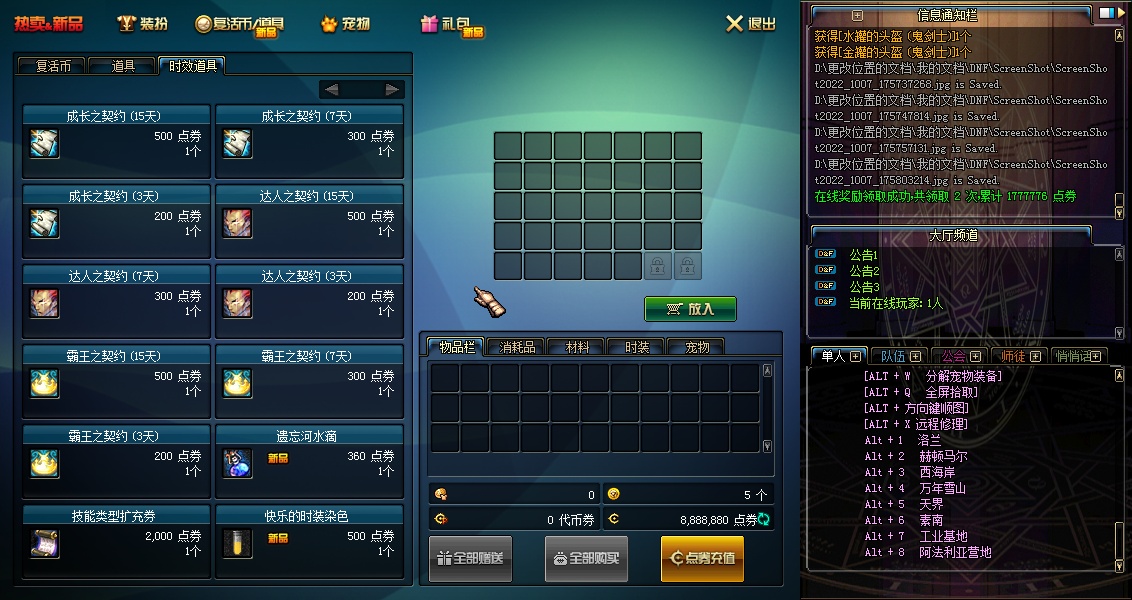Switch to the 道具 tab
This screenshot has width=1132, height=600.
click(x=123, y=66)
